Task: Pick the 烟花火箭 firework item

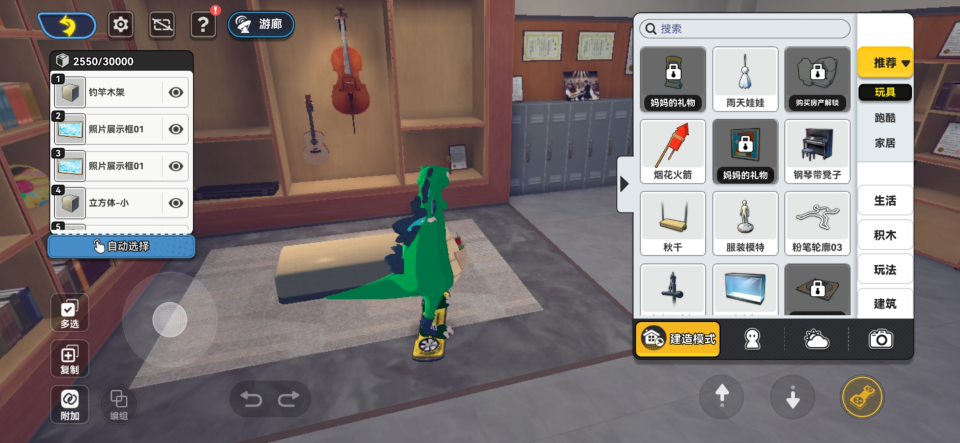Action: [x=673, y=152]
